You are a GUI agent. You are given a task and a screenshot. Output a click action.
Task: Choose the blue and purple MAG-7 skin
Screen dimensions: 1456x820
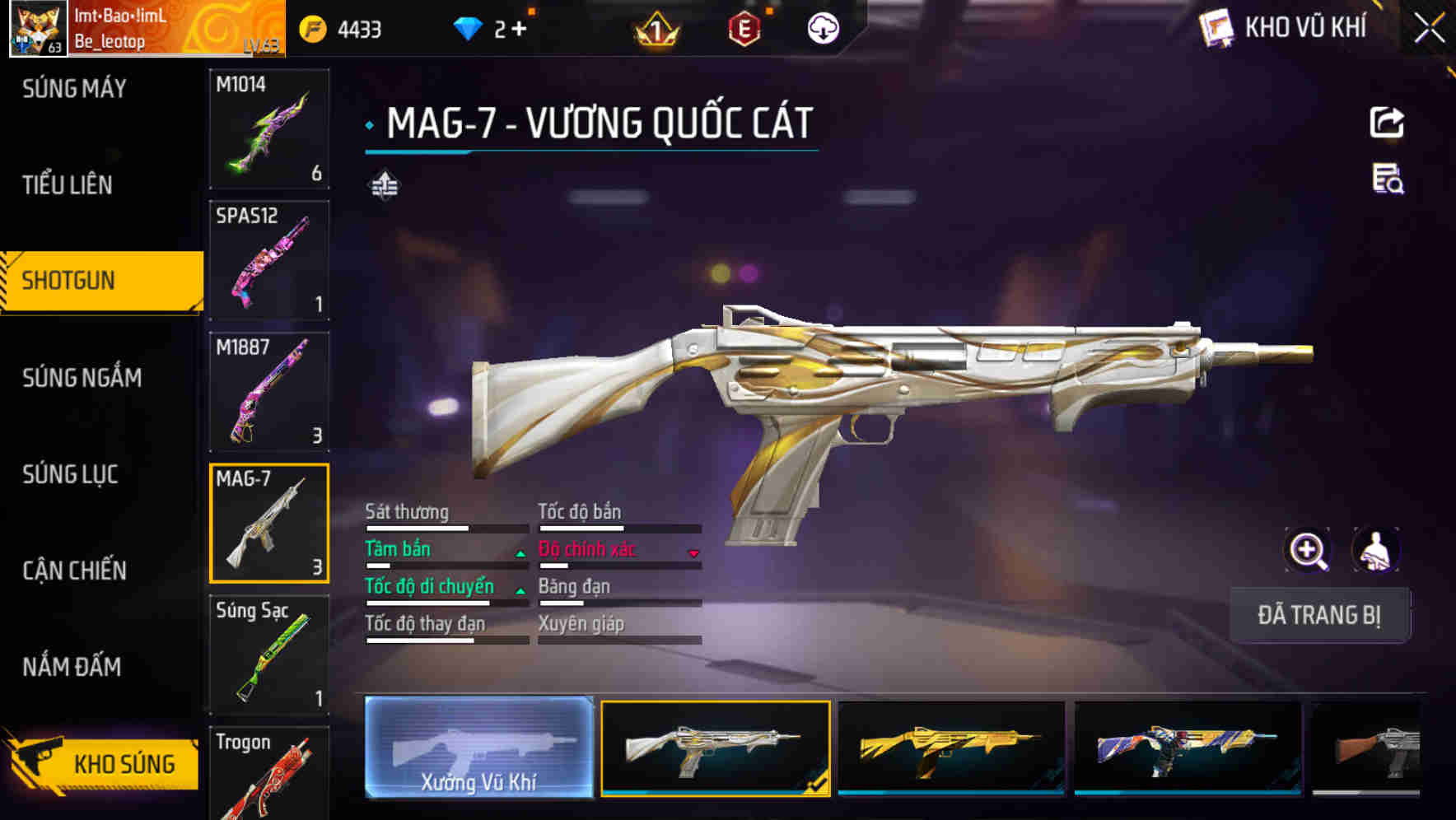[x=1188, y=748]
